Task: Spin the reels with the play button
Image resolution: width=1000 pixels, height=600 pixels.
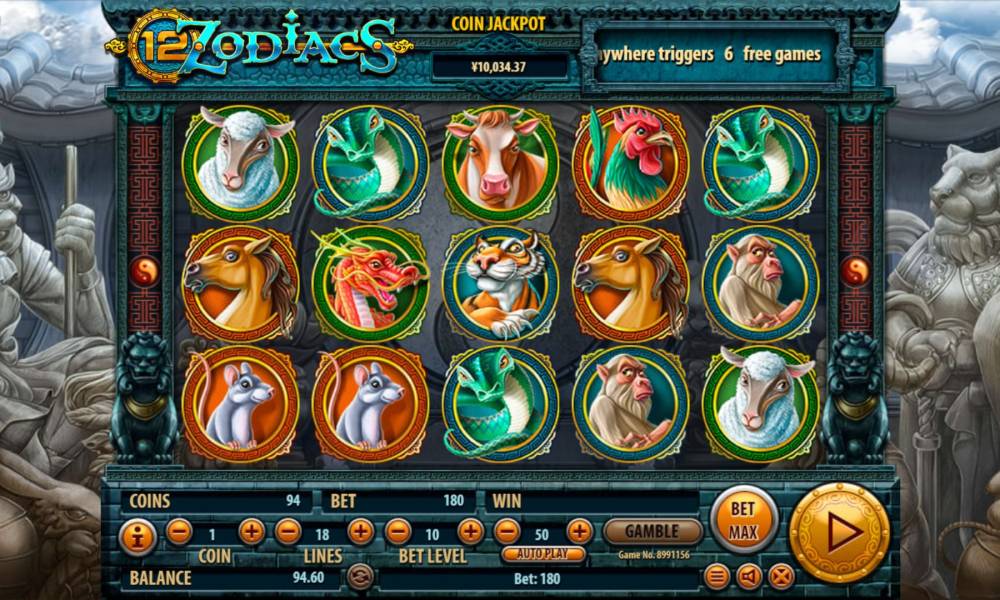Action: (839, 532)
